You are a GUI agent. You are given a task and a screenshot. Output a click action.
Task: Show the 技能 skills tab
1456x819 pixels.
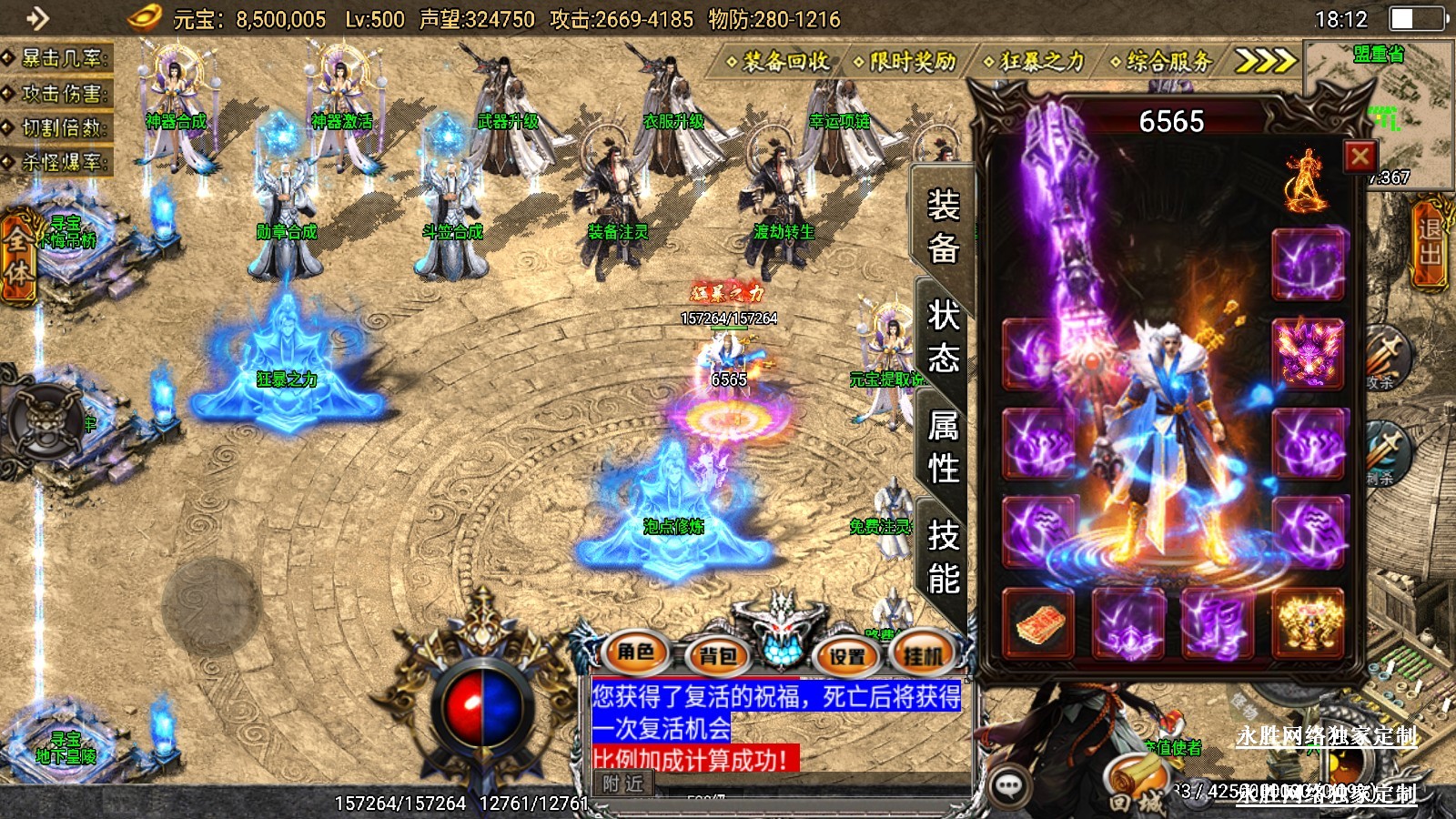point(944,556)
